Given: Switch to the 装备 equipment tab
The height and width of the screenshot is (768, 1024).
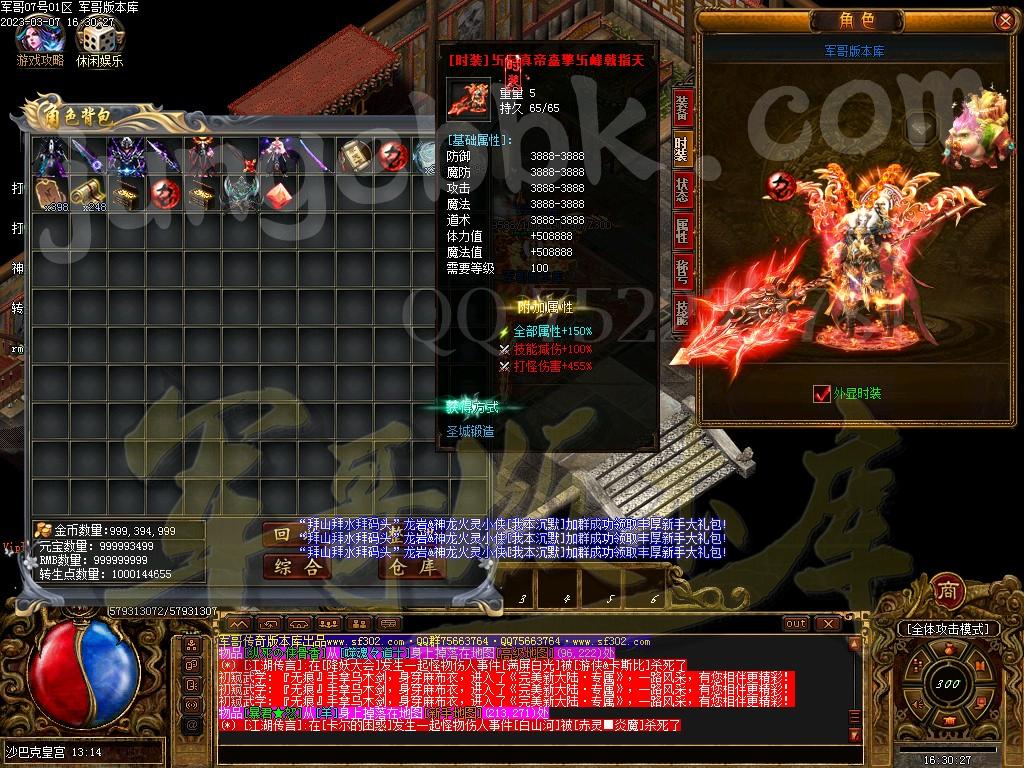Looking at the screenshot, I should point(682,106).
